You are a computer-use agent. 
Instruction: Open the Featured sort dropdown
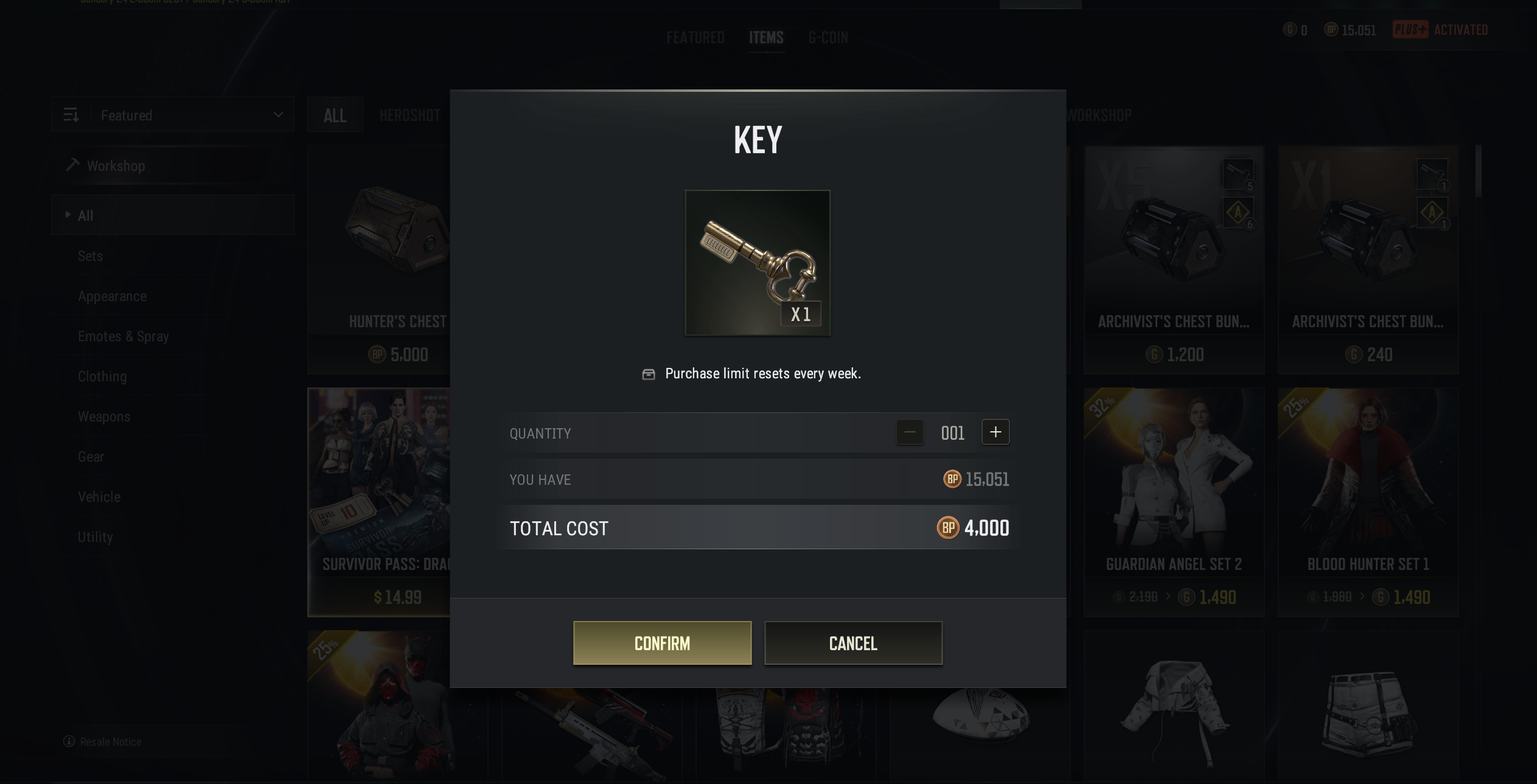(173, 115)
